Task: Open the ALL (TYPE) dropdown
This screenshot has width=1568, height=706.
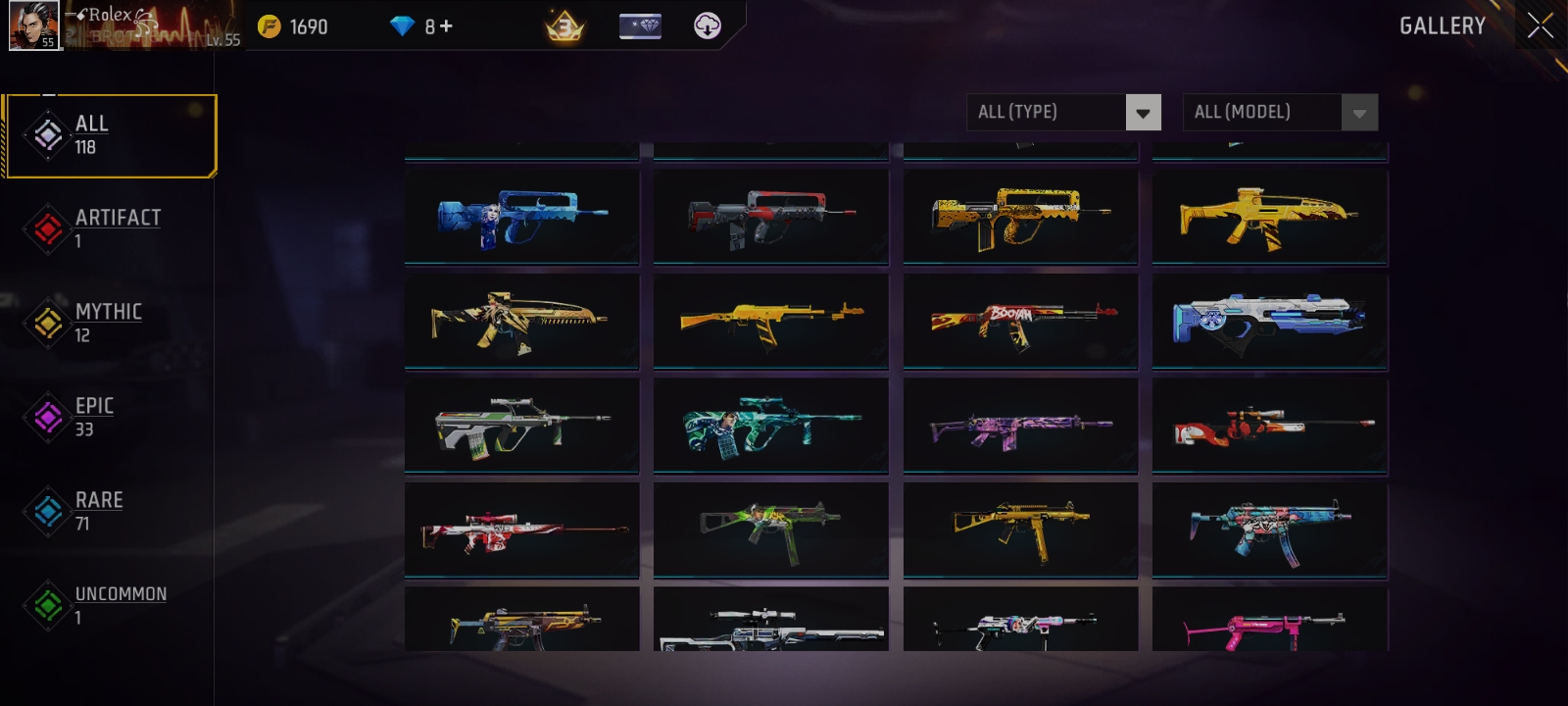Action: point(1063,112)
